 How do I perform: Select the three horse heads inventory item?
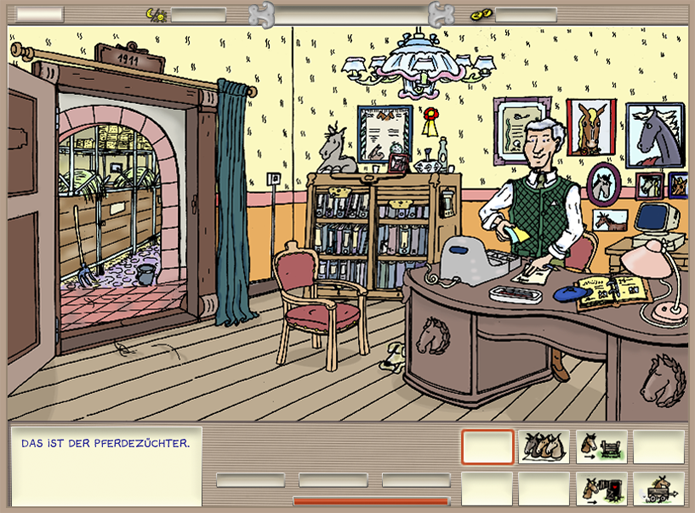point(544,446)
